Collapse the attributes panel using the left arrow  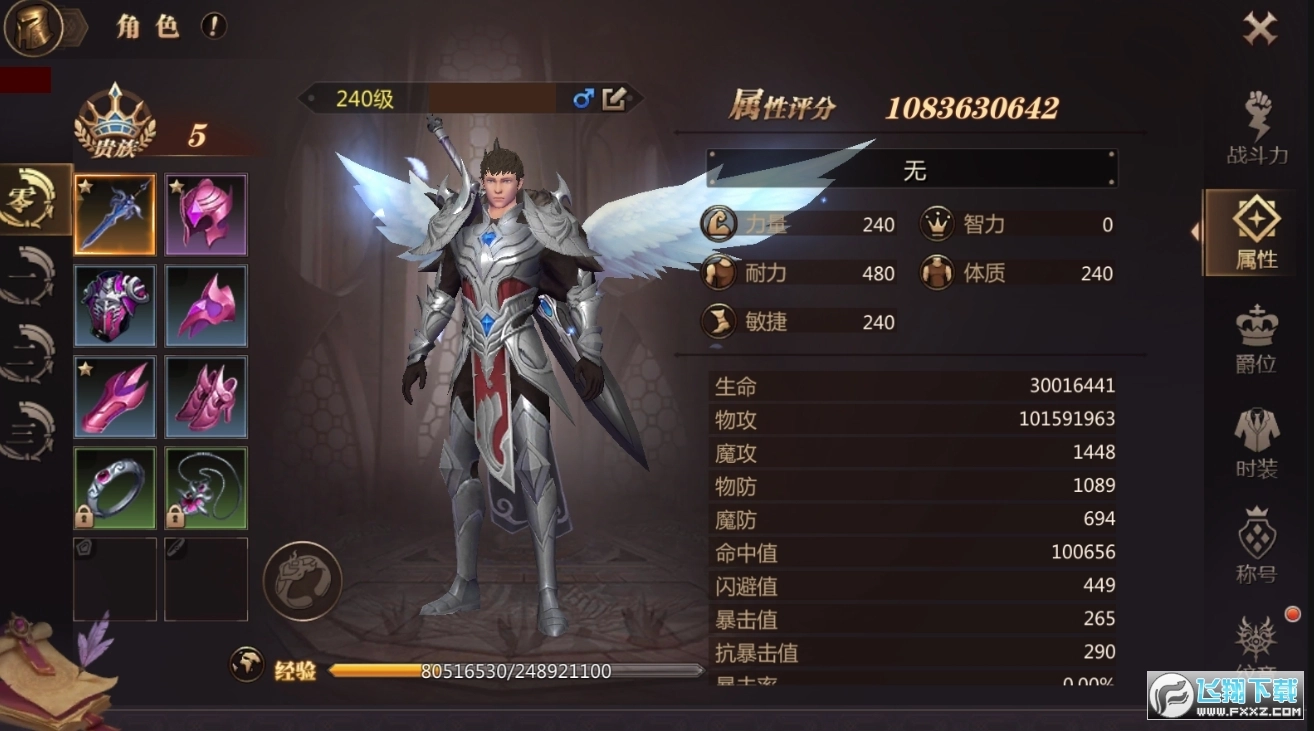(x=1197, y=232)
